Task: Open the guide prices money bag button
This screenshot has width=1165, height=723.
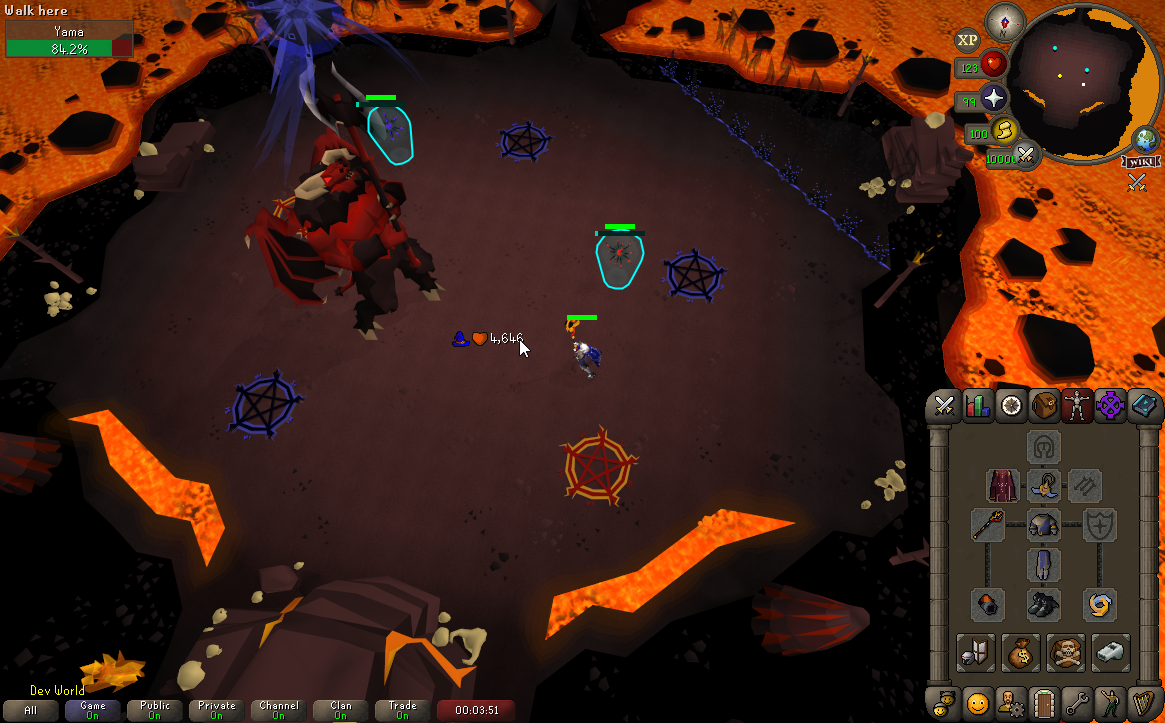Action: pyautogui.click(x=1021, y=652)
